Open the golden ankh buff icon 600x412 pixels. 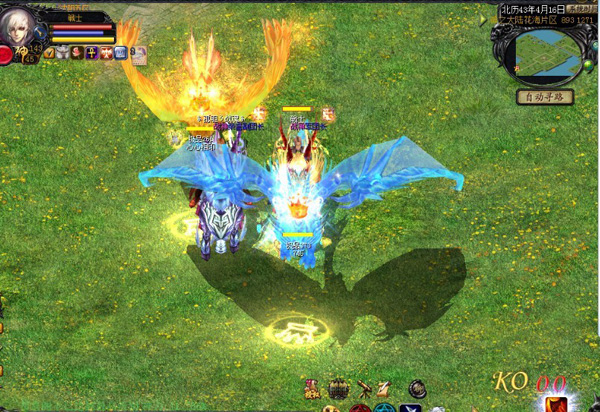(x=90, y=52)
